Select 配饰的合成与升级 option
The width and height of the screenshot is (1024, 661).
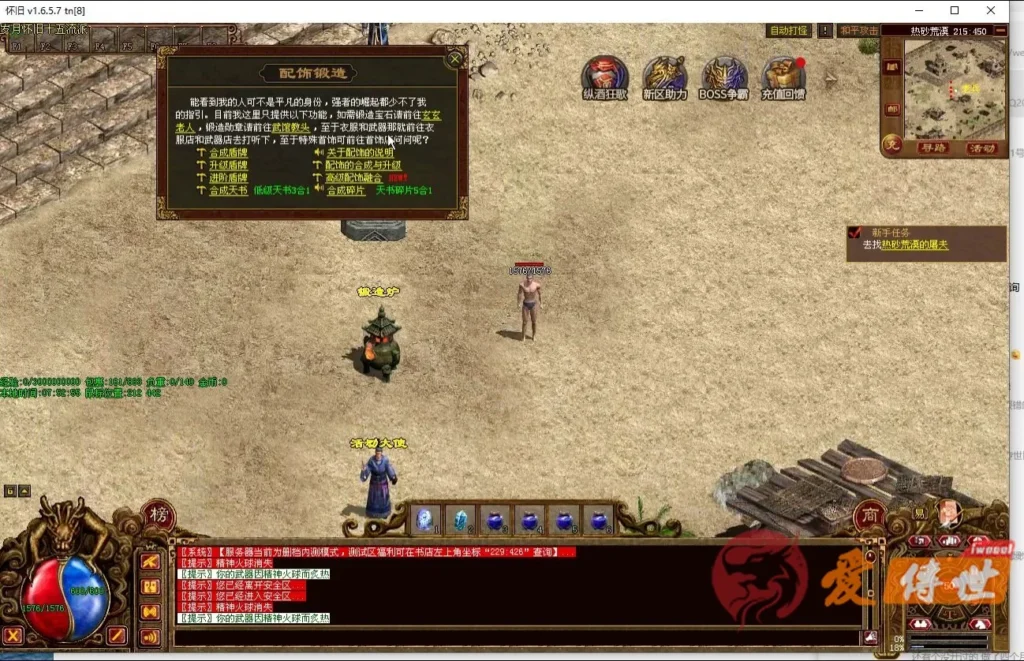[x=362, y=165]
